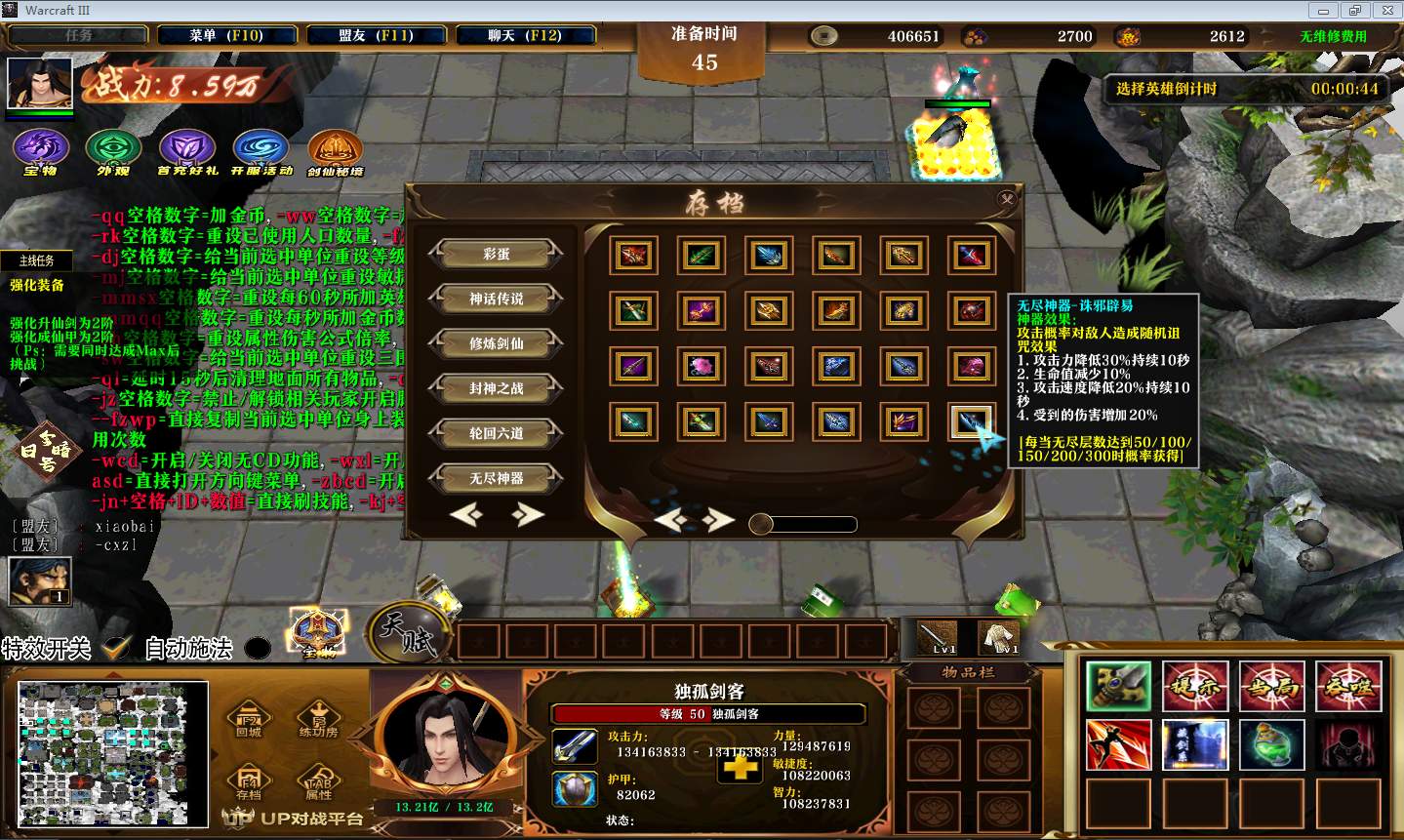
Task: Show the 轮回六道 category
Action: (496, 433)
